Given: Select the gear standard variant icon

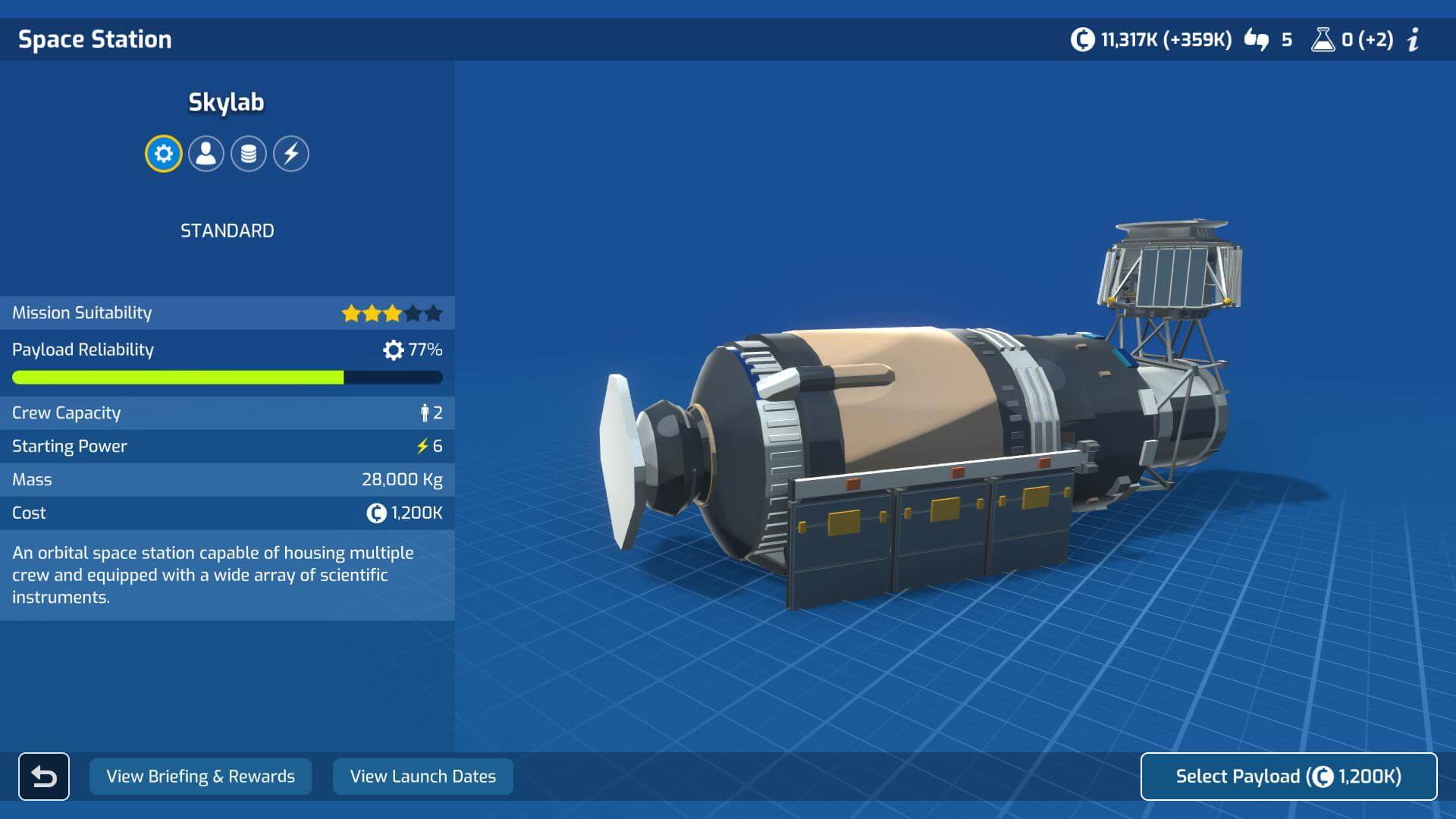Looking at the screenshot, I should 164,154.
